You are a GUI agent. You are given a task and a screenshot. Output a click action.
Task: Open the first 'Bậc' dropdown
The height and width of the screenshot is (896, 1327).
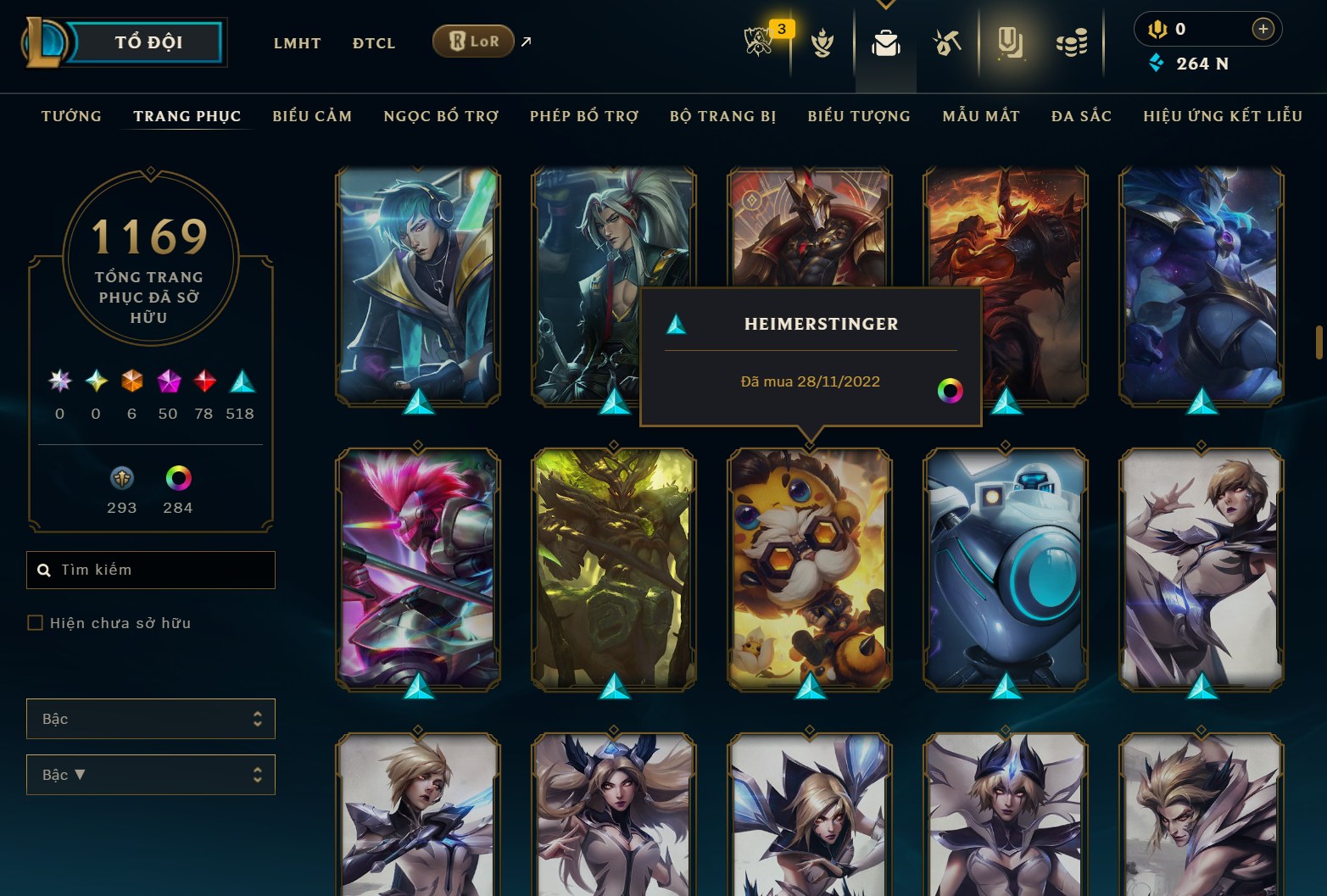150,718
